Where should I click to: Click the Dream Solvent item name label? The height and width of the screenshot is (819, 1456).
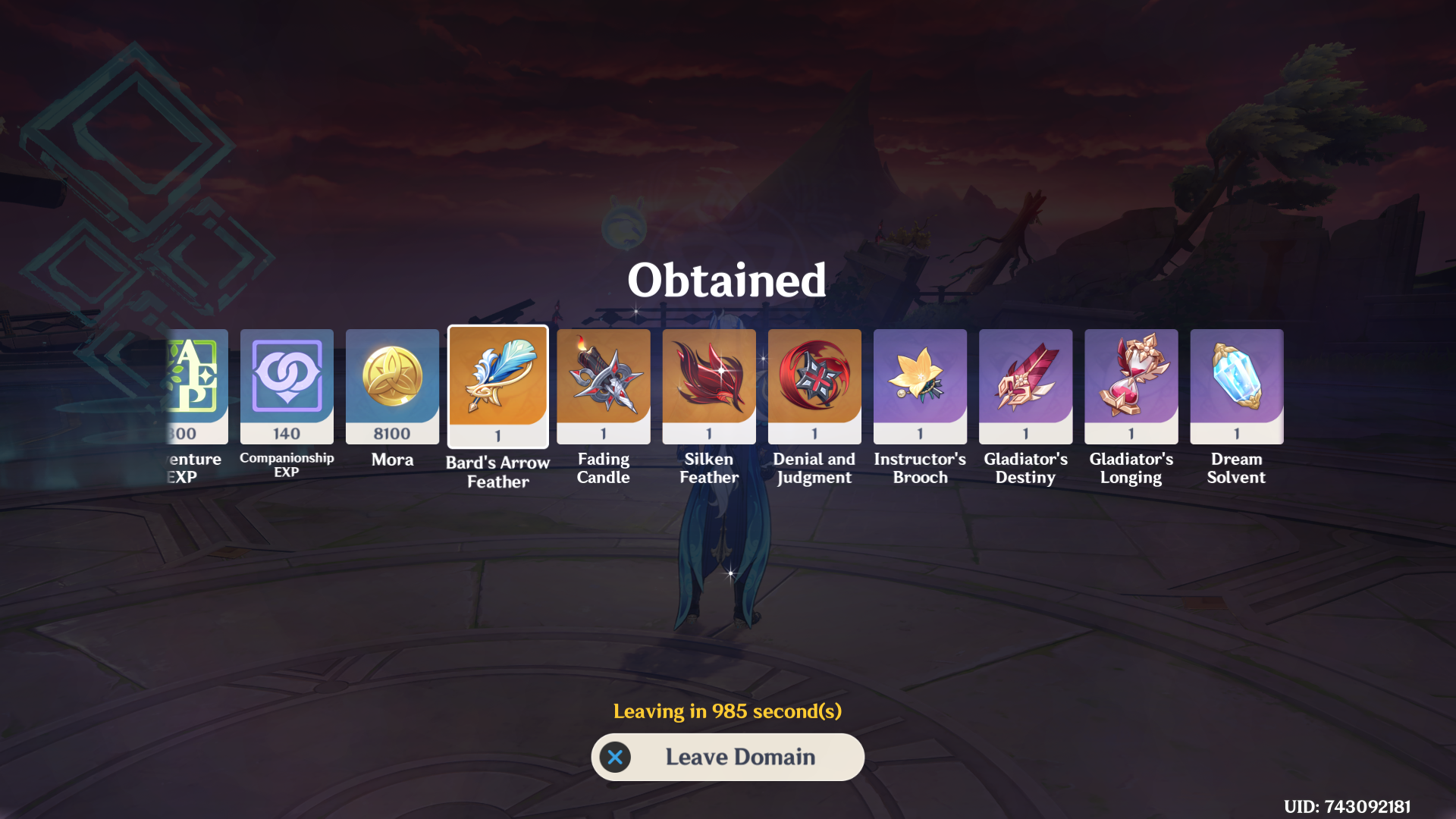(x=1236, y=468)
